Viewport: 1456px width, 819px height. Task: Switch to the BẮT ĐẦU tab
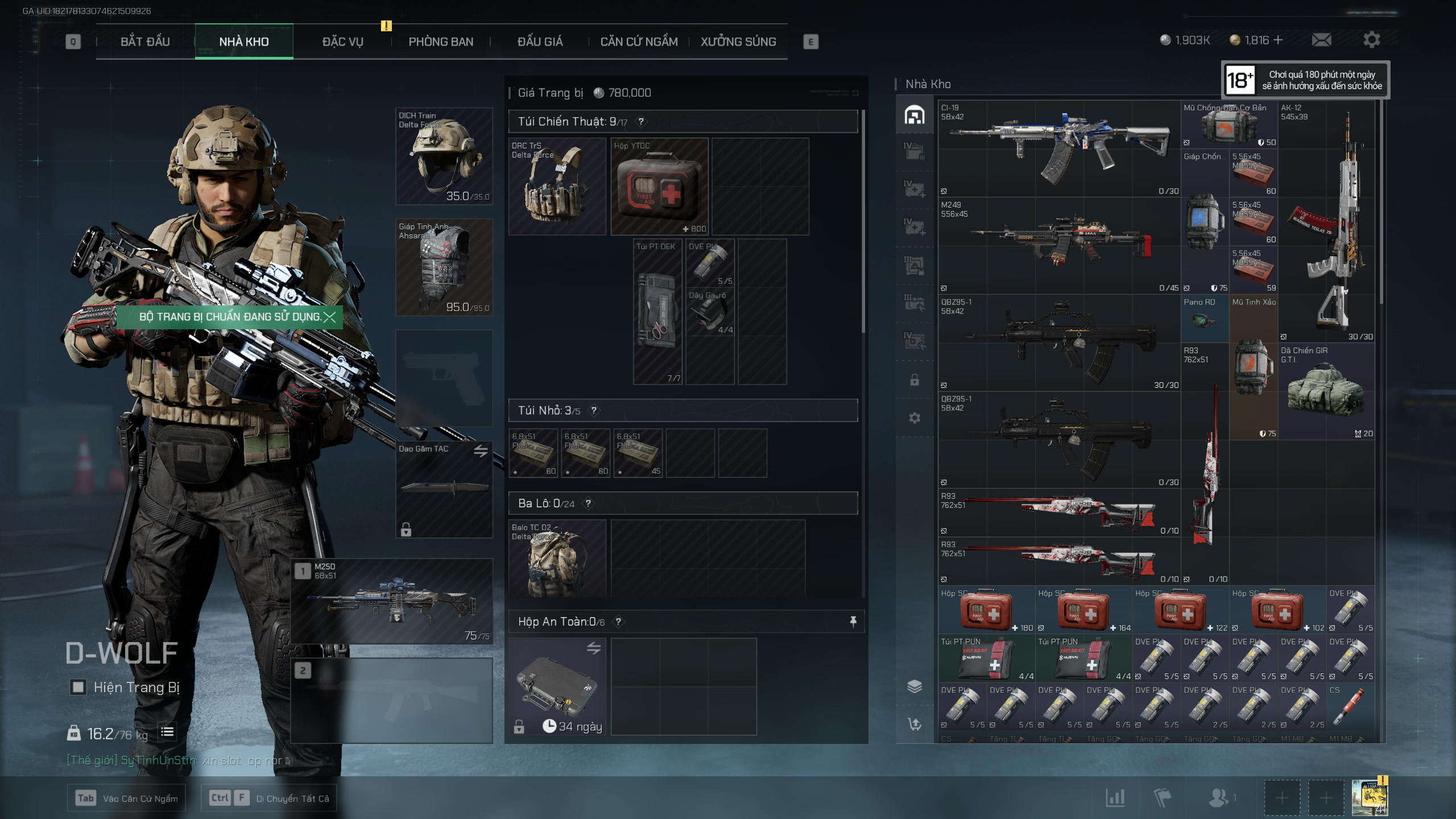click(x=145, y=42)
